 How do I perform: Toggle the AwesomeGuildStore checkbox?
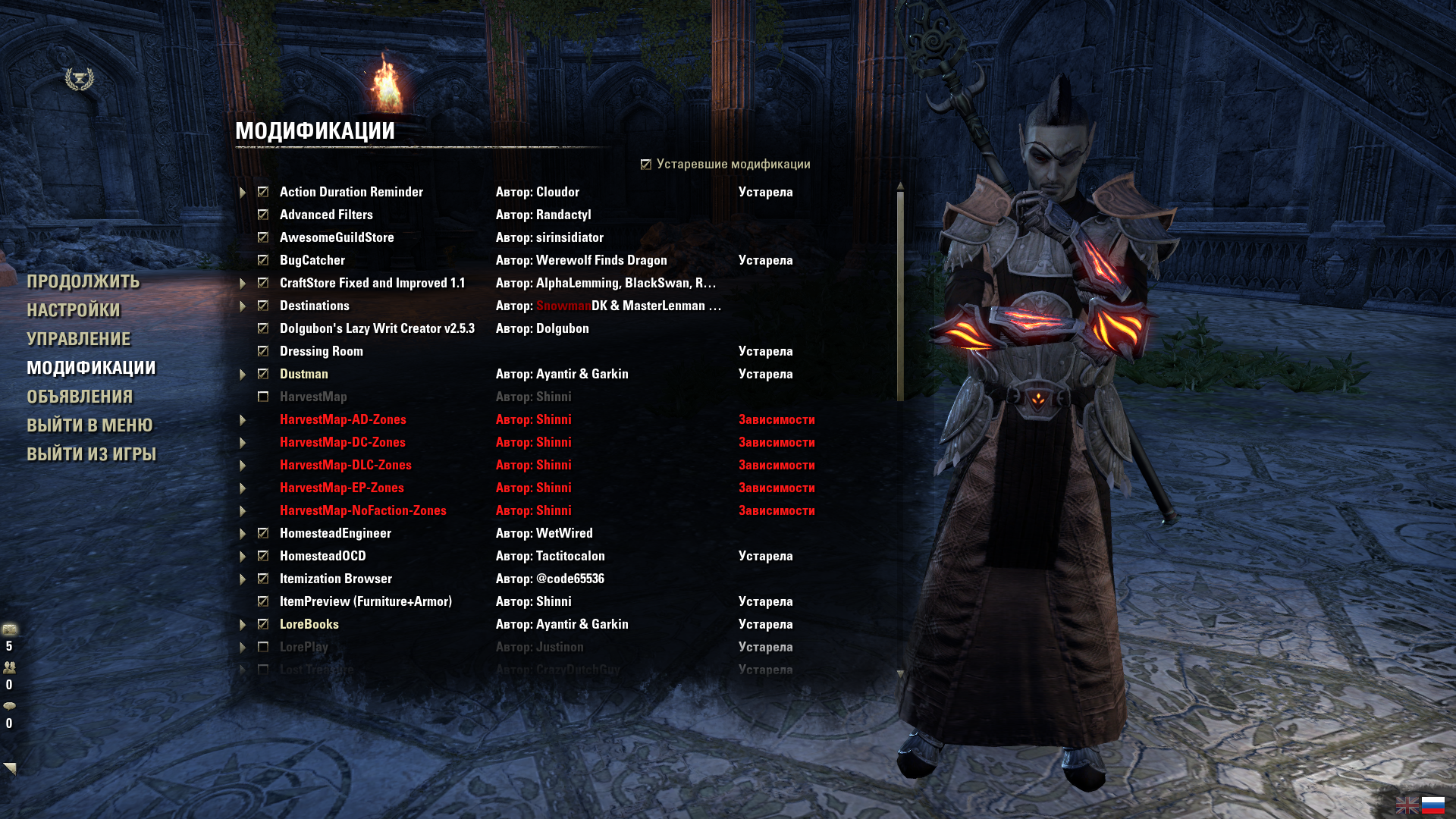263,238
